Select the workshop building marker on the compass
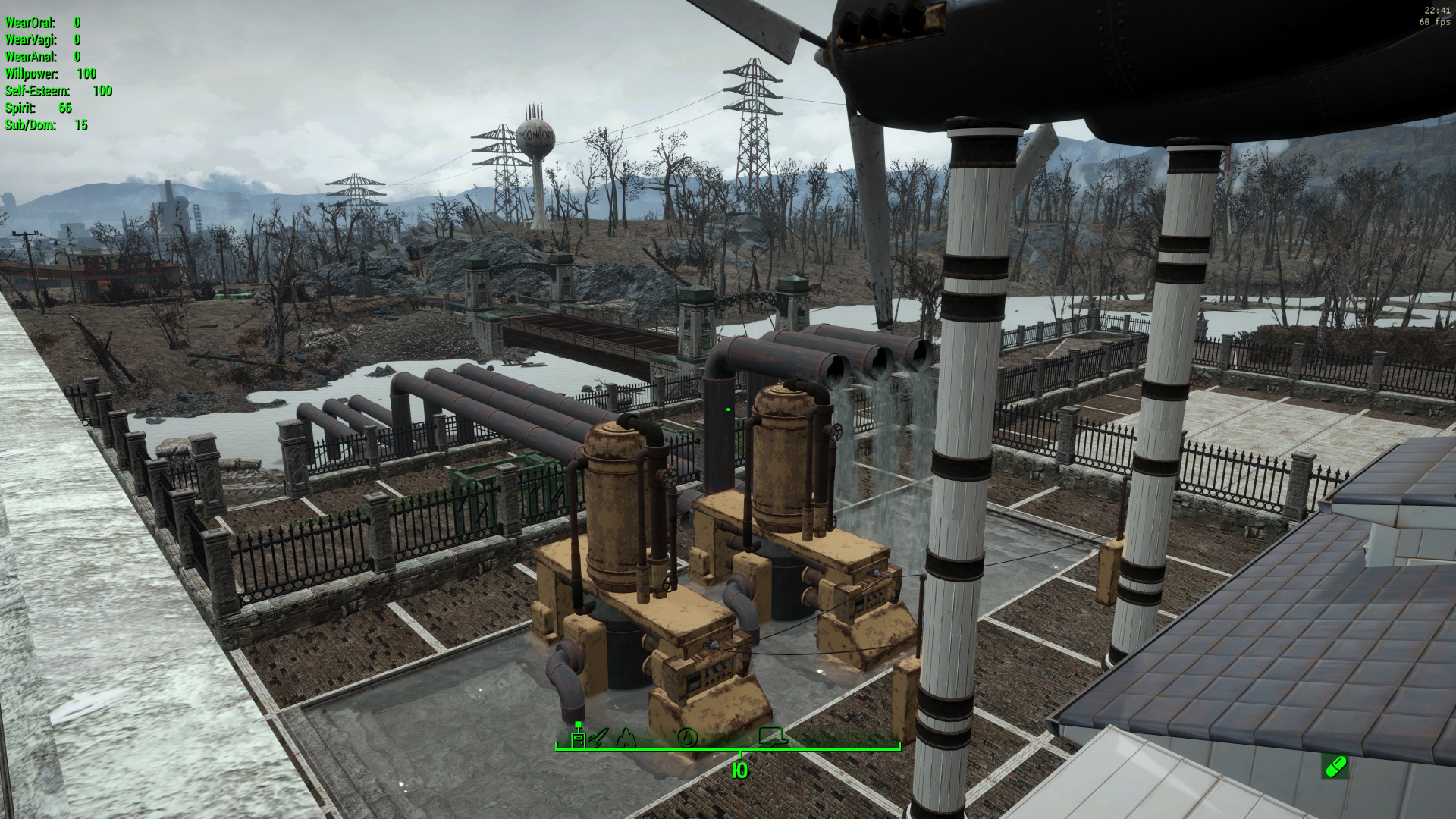This screenshot has height=819, width=1456. [x=578, y=737]
